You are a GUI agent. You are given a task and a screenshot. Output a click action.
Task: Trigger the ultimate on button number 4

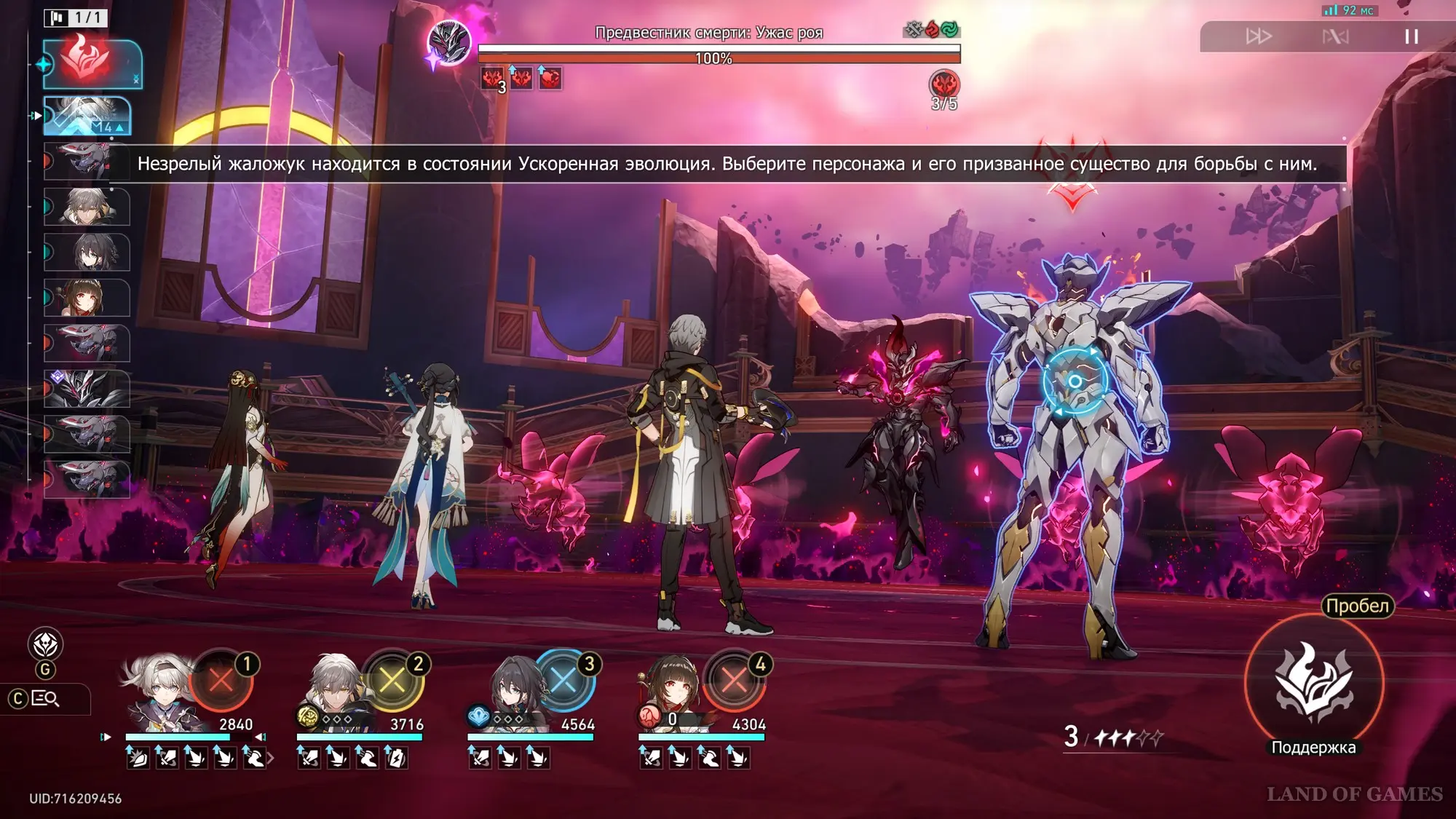(734, 681)
